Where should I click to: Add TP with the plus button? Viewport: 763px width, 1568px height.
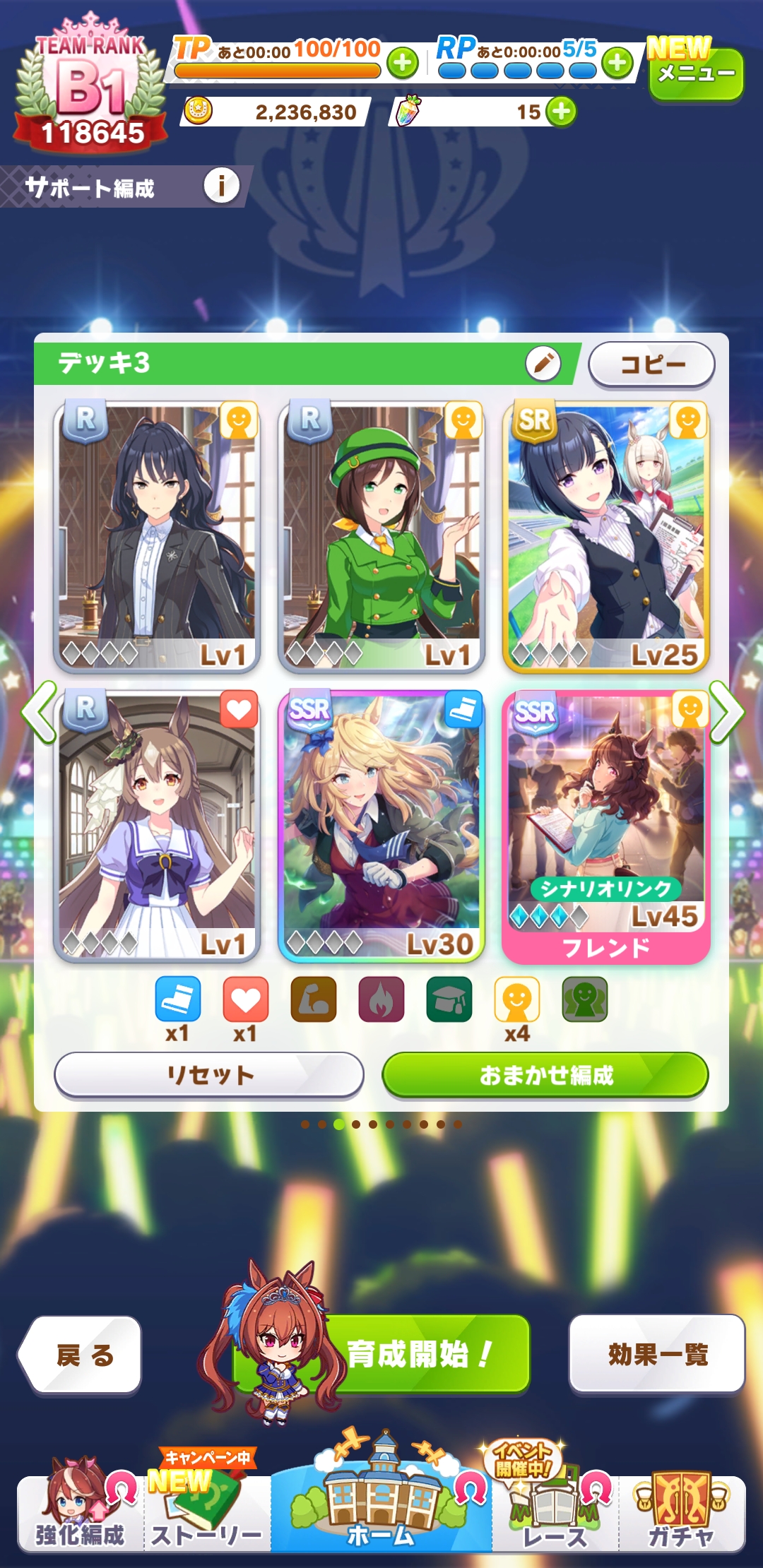pos(402,63)
